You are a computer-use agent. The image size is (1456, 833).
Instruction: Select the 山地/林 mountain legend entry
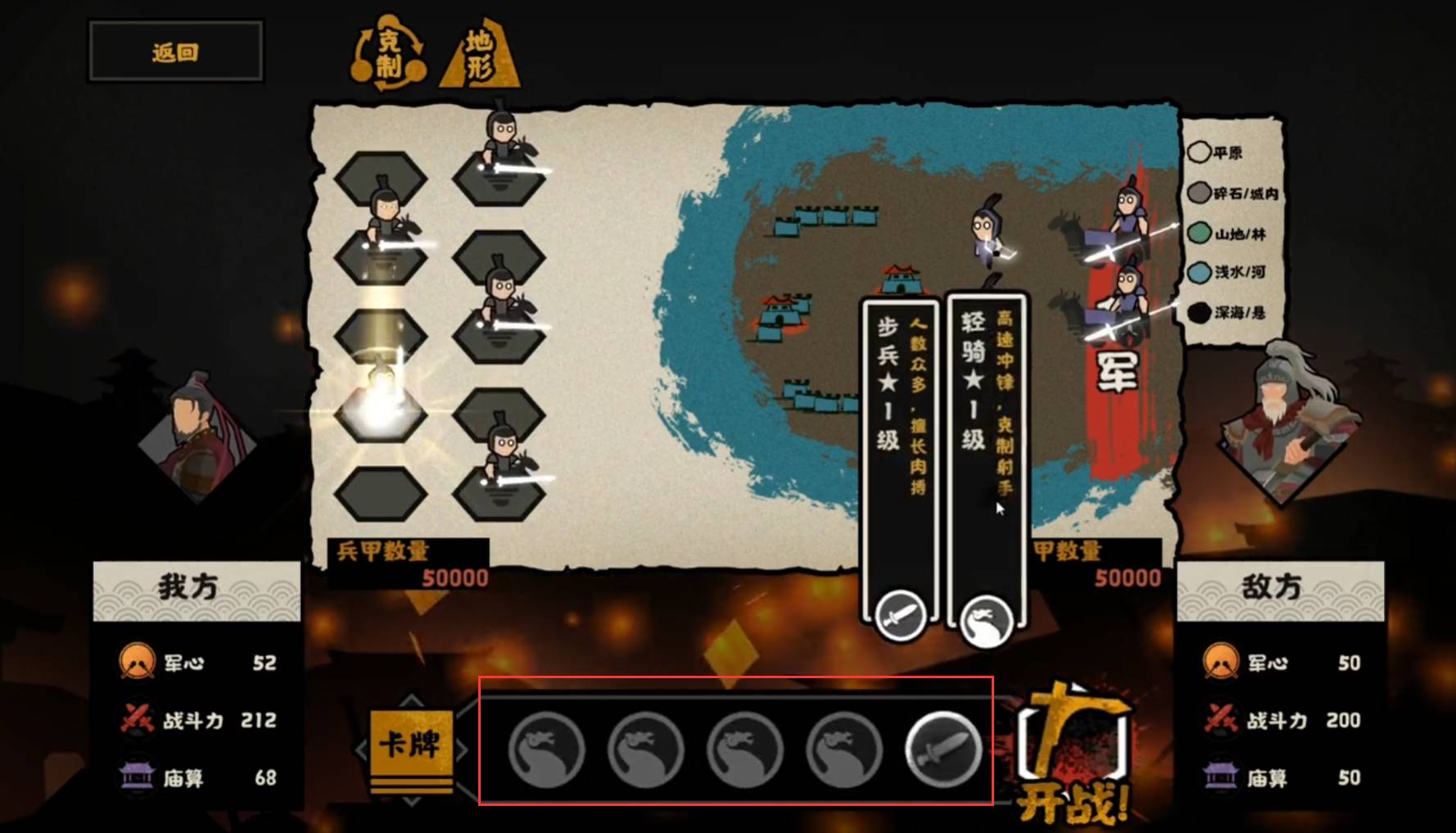pos(1227,233)
